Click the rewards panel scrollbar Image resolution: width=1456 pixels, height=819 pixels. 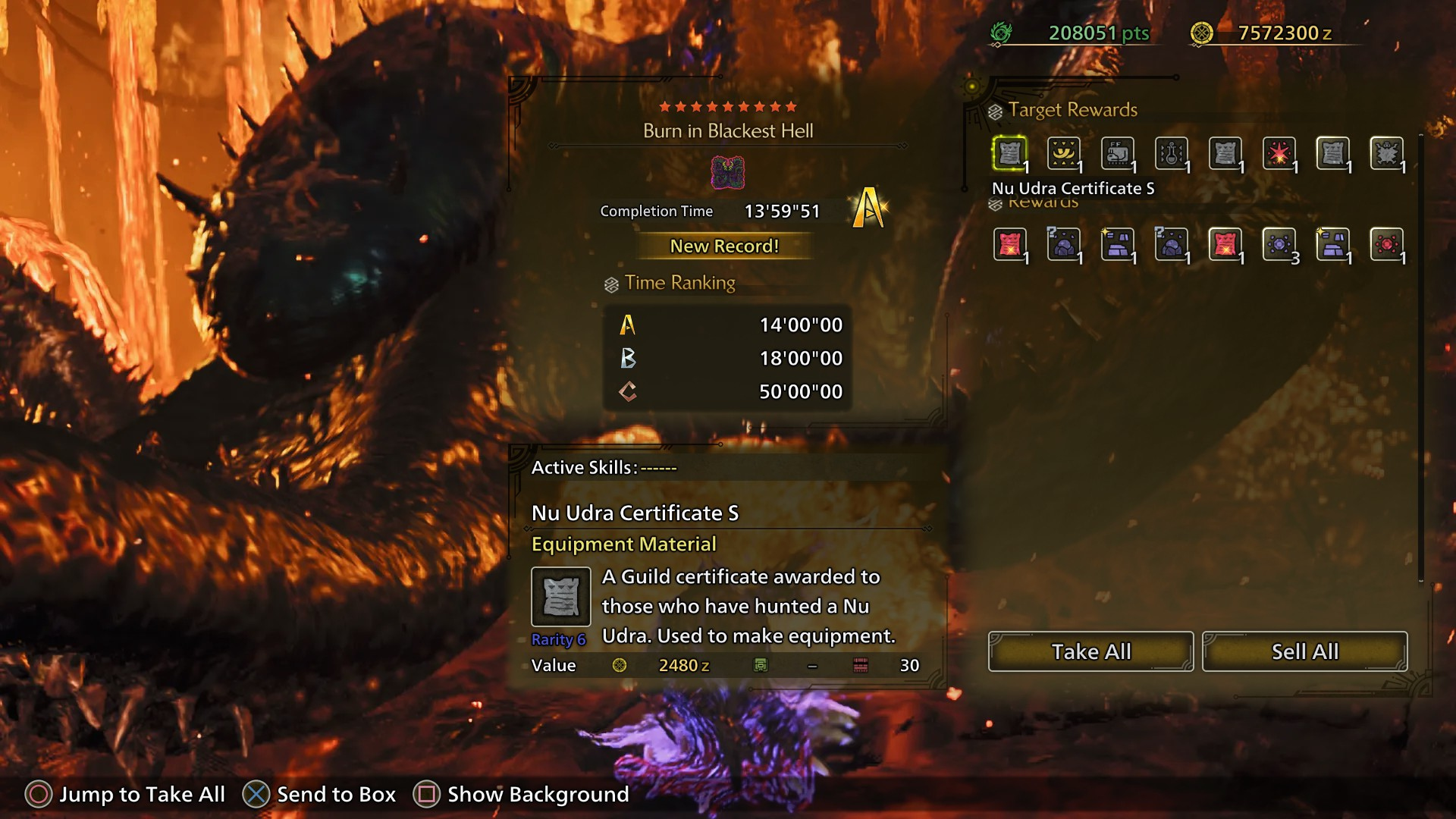pos(1420,356)
